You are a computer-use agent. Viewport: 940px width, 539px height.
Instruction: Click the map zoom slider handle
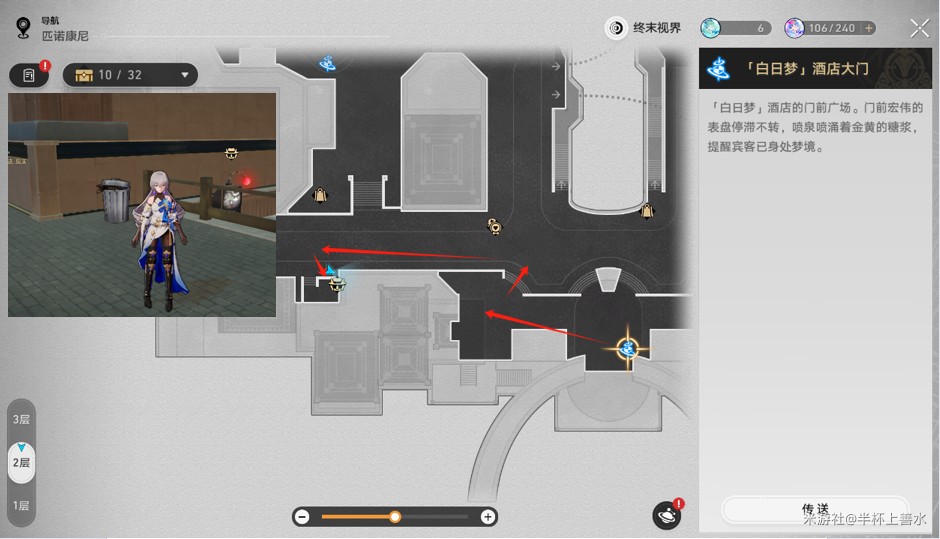point(395,517)
